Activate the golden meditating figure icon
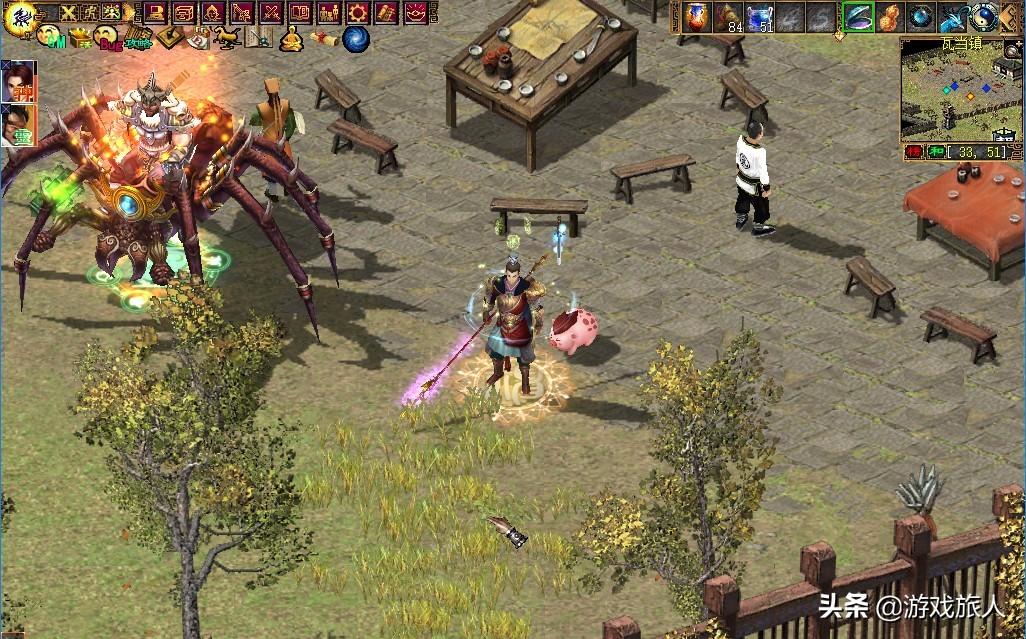The image size is (1026, 639). pos(291,39)
